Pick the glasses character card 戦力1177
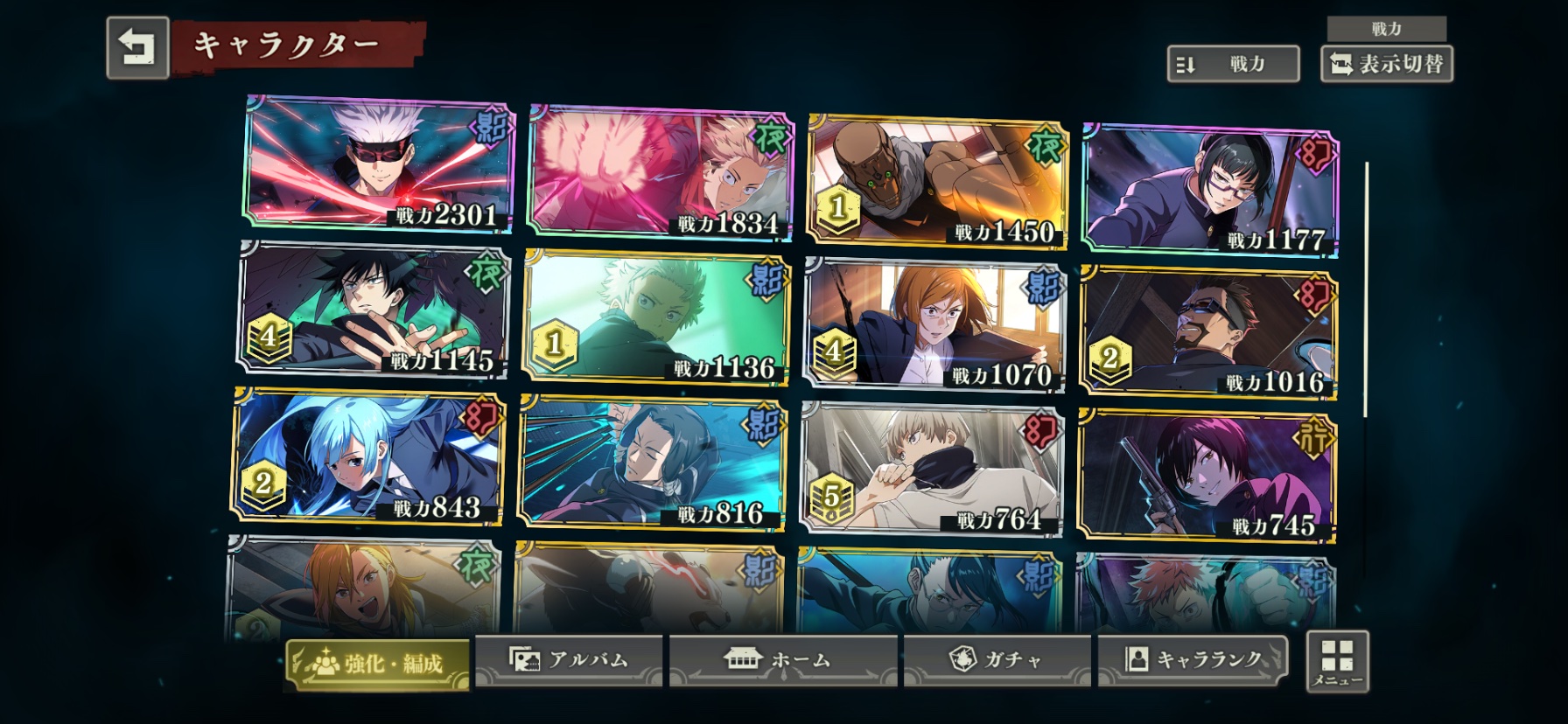This screenshot has width=1568, height=724. click(x=1210, y=190)
